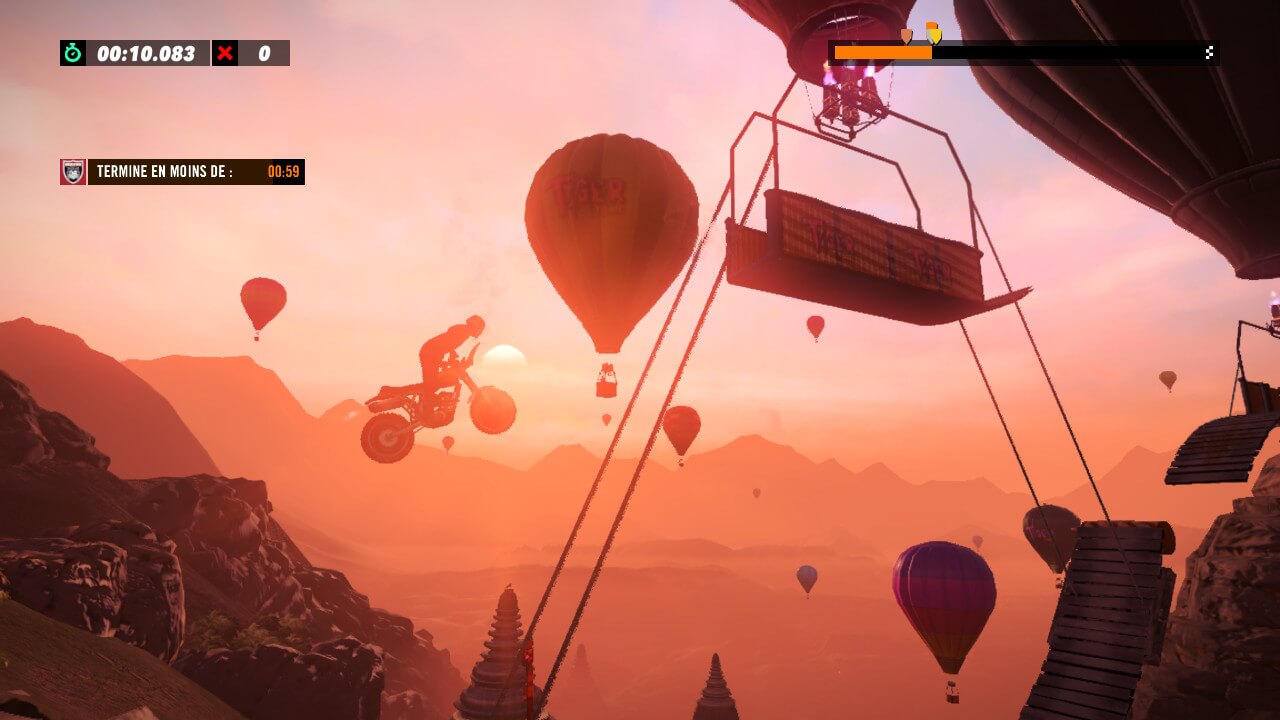The width and height of the screenshot is (1280, 720).
Task: Click the green stopwatch icon
Action: tap(73, 53)
